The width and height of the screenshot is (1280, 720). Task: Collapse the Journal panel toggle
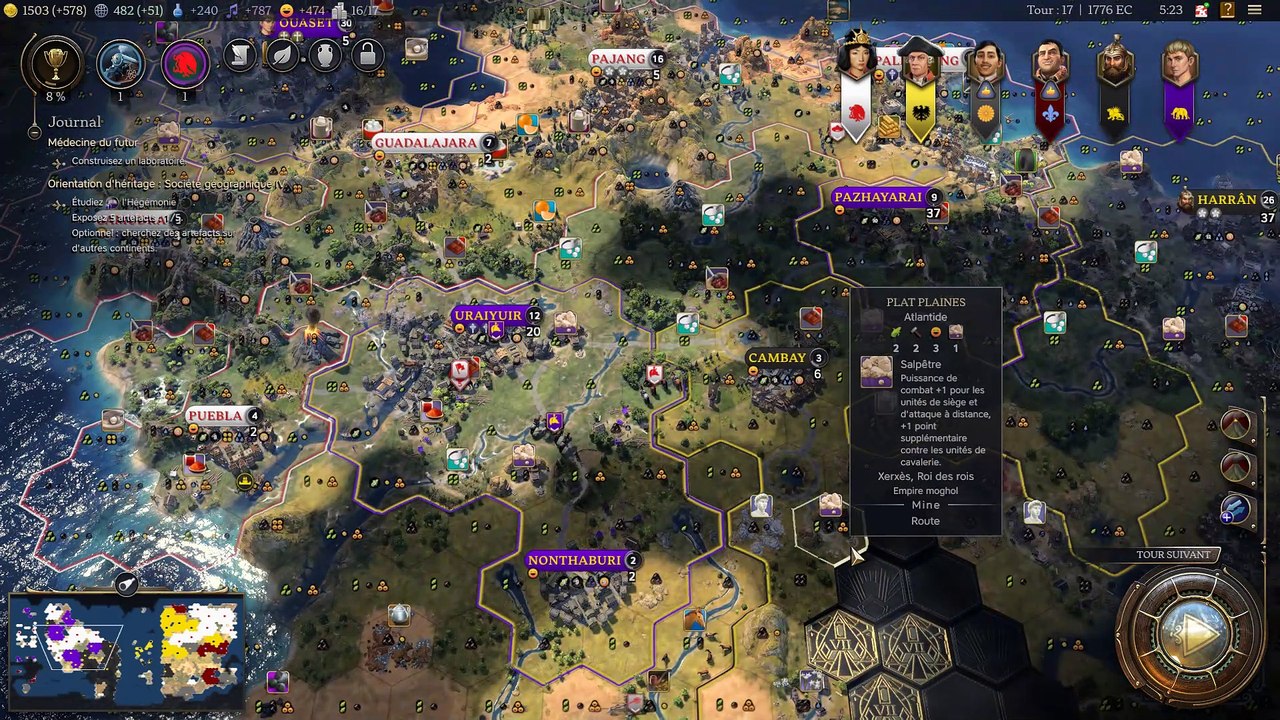34,131
